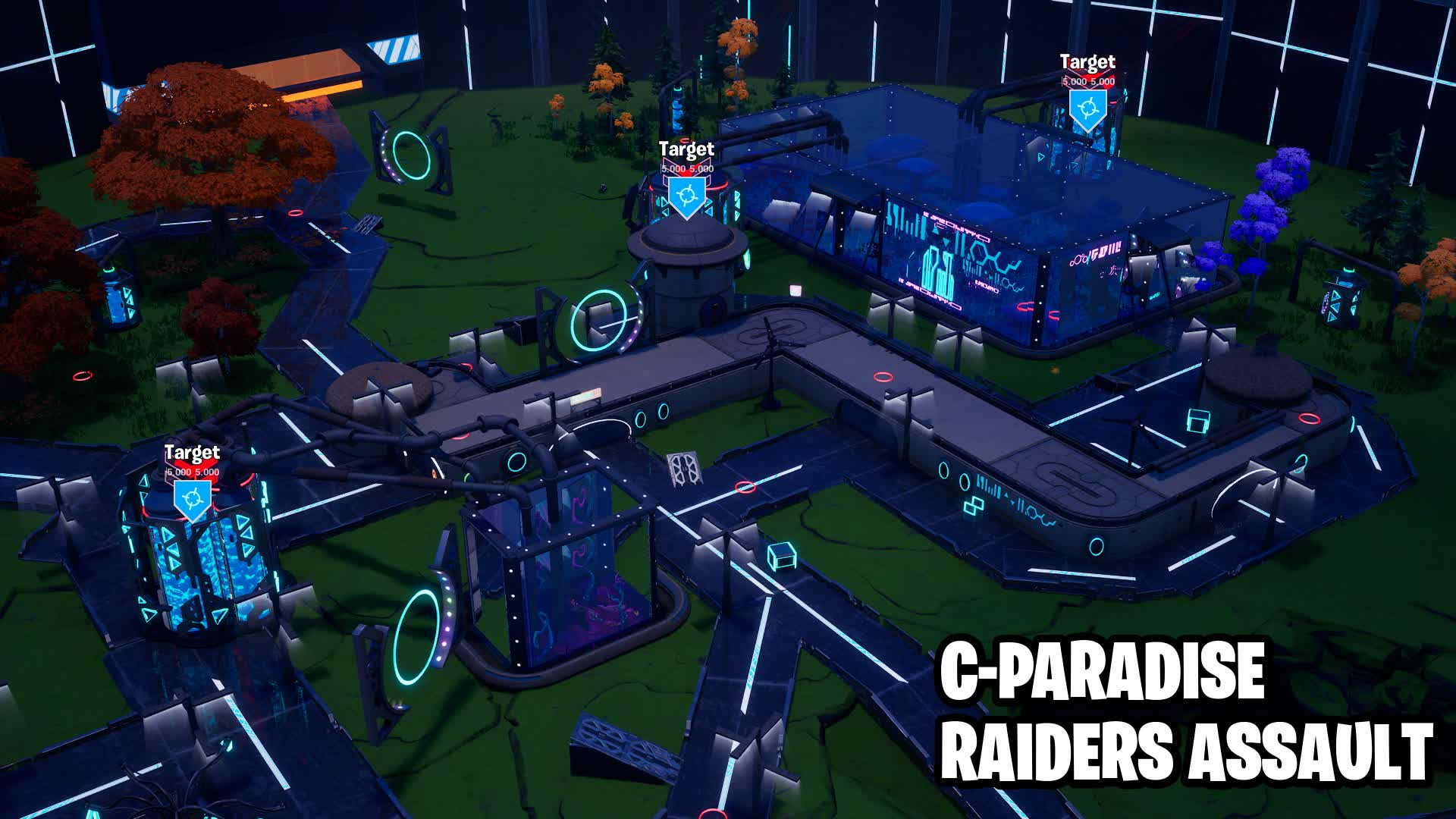Click the Target label above the center tower
This screenshot has height=819, width=1456.
pos(687,149)
